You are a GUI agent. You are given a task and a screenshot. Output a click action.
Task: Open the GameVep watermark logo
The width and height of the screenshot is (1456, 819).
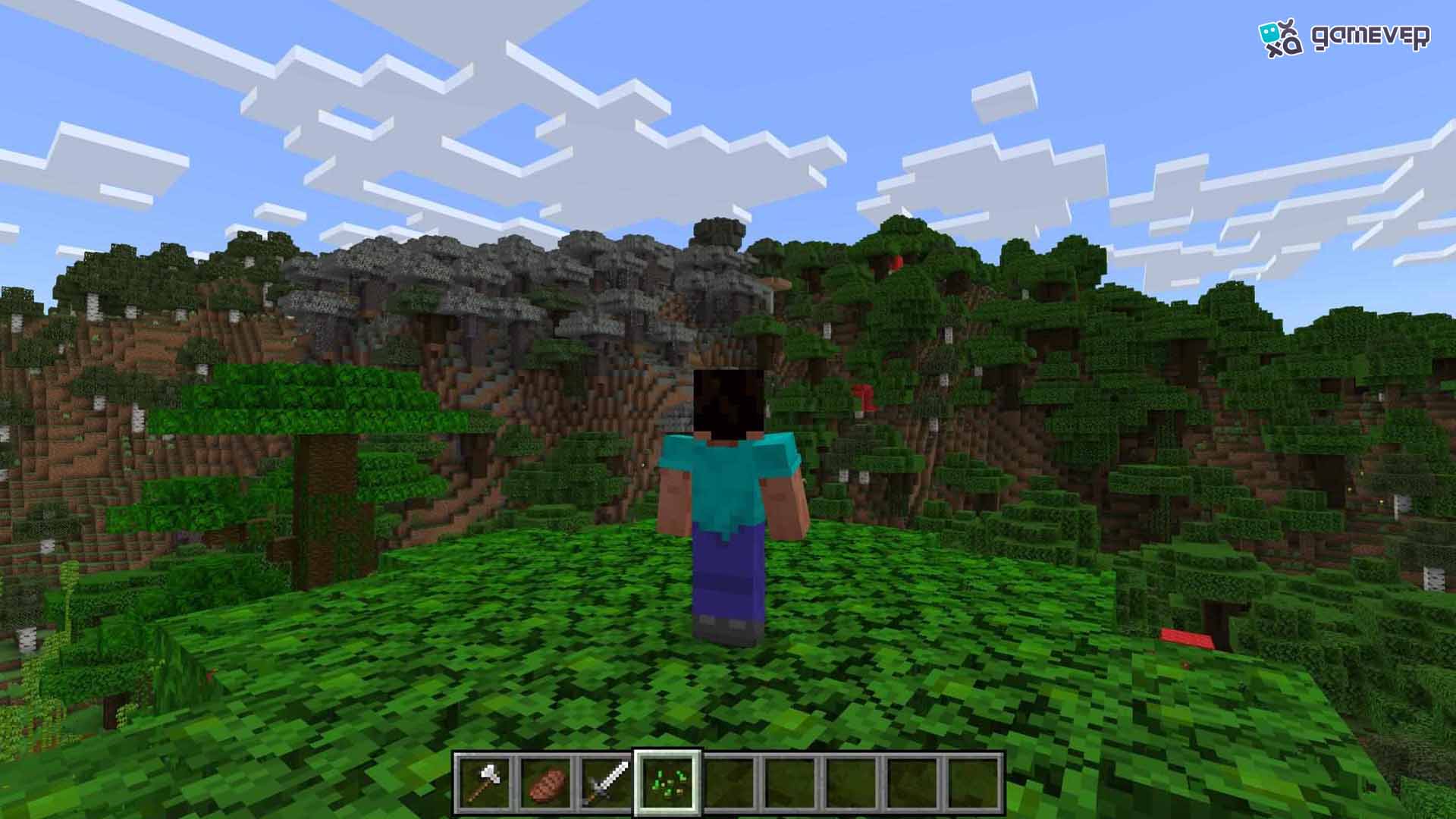click(x=1344, y=37)
